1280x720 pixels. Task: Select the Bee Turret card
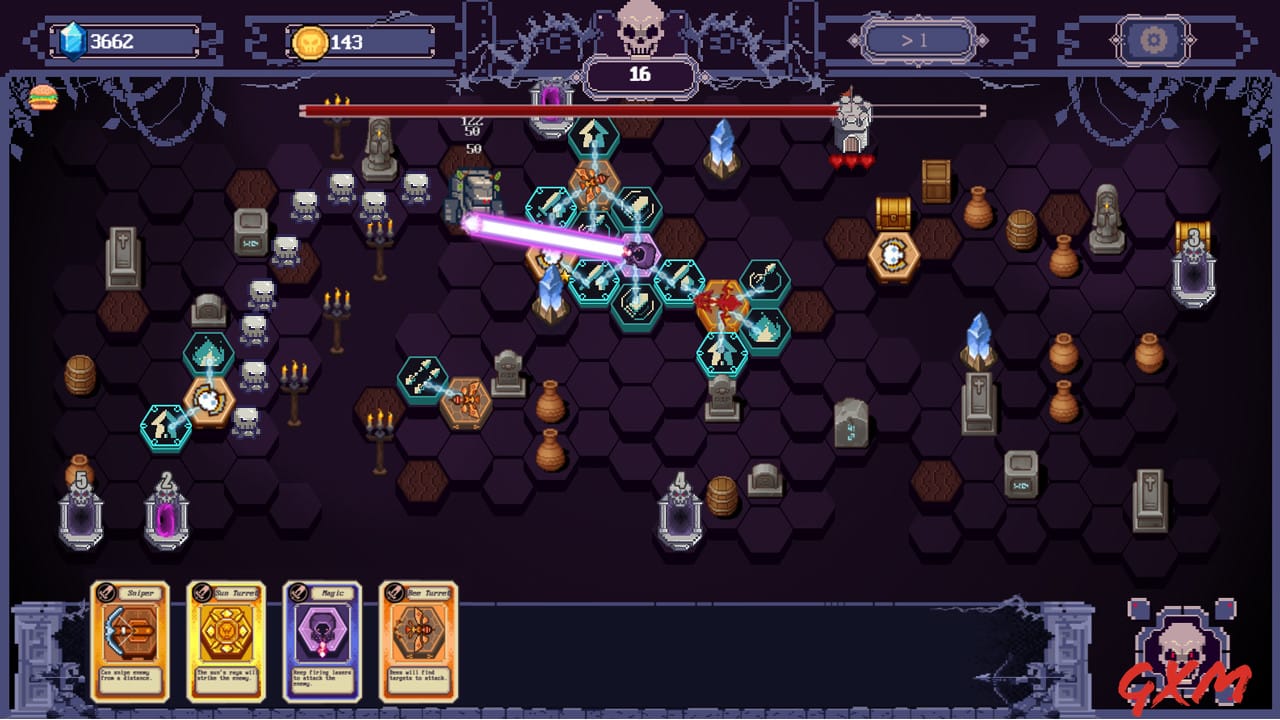coord(418,638)
